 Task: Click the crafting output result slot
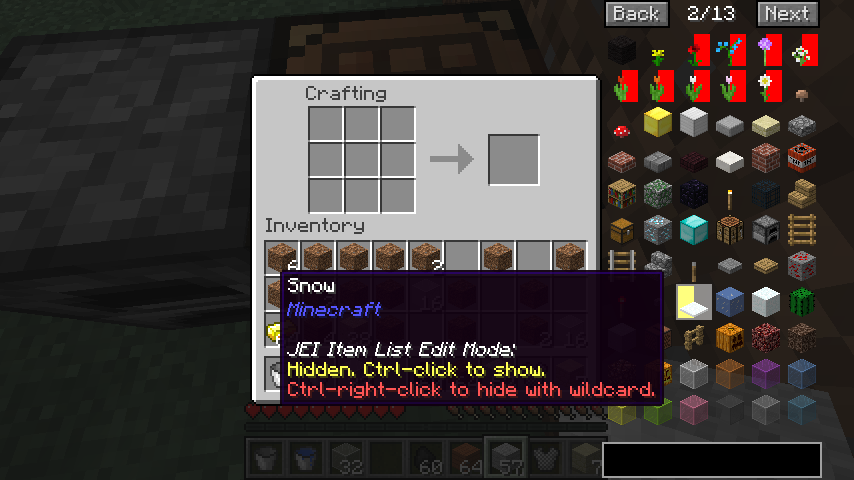(x=513, y=159)
